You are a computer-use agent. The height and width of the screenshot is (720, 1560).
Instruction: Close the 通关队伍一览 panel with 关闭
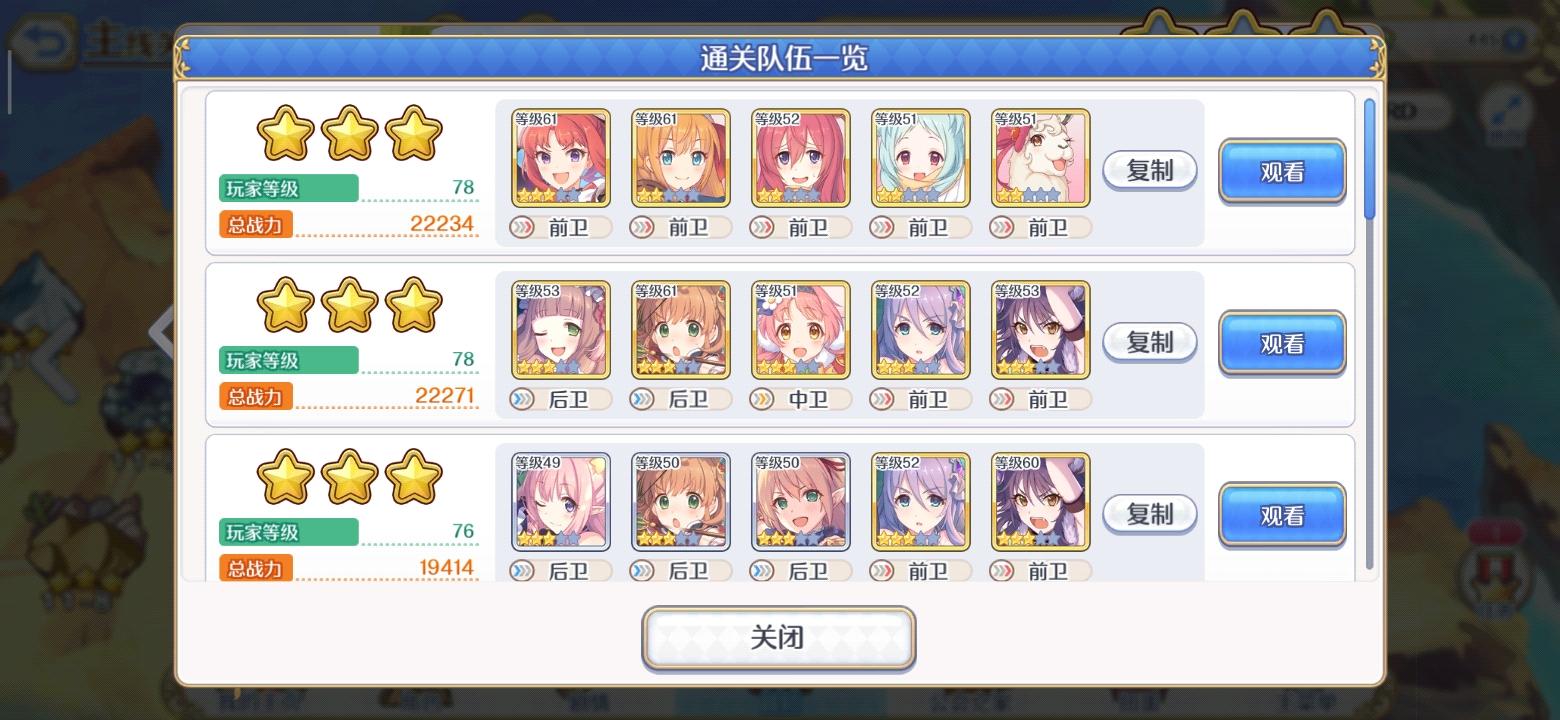(778, 637)
